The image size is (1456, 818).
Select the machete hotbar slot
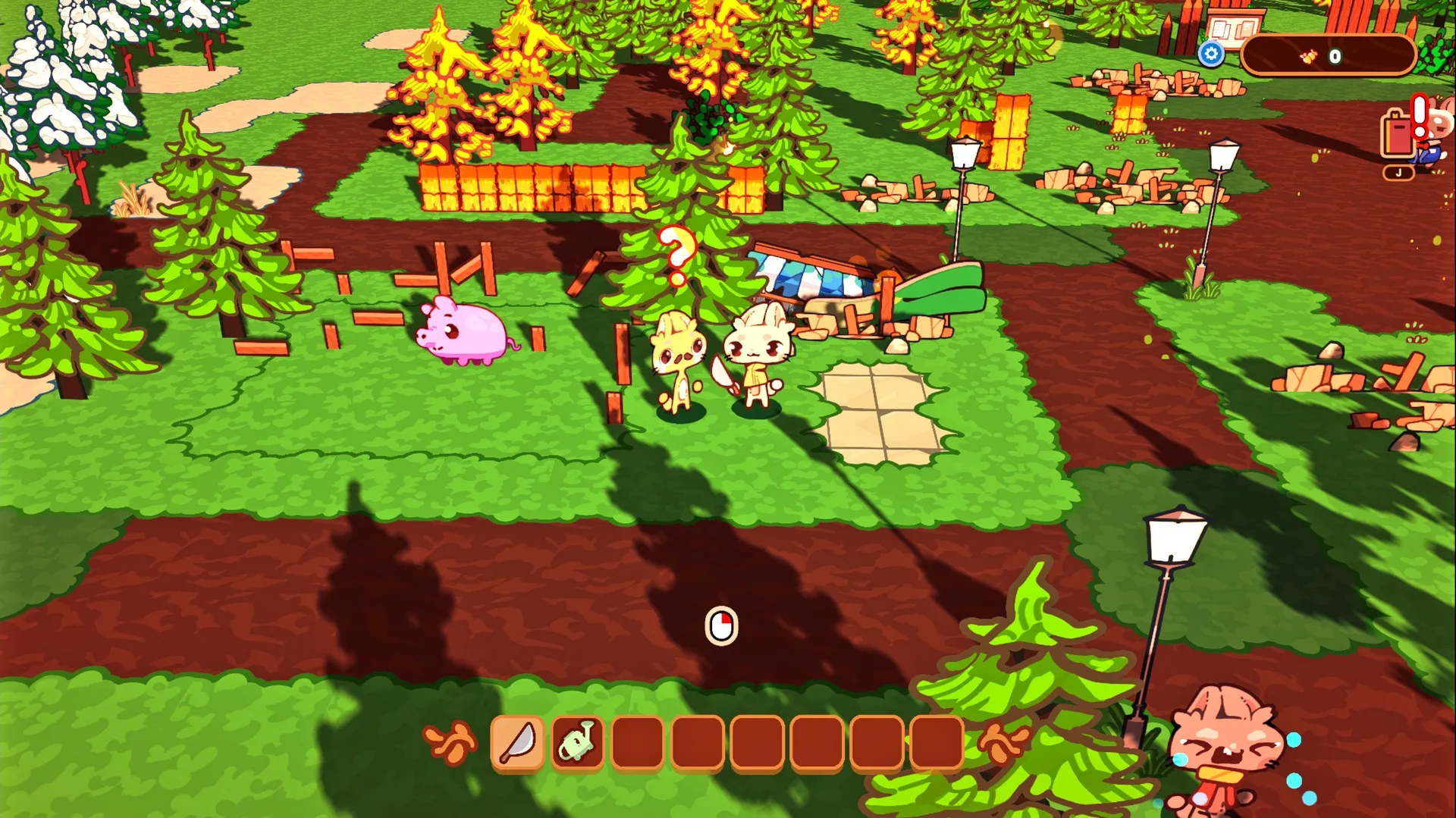[x=517, y=741]
